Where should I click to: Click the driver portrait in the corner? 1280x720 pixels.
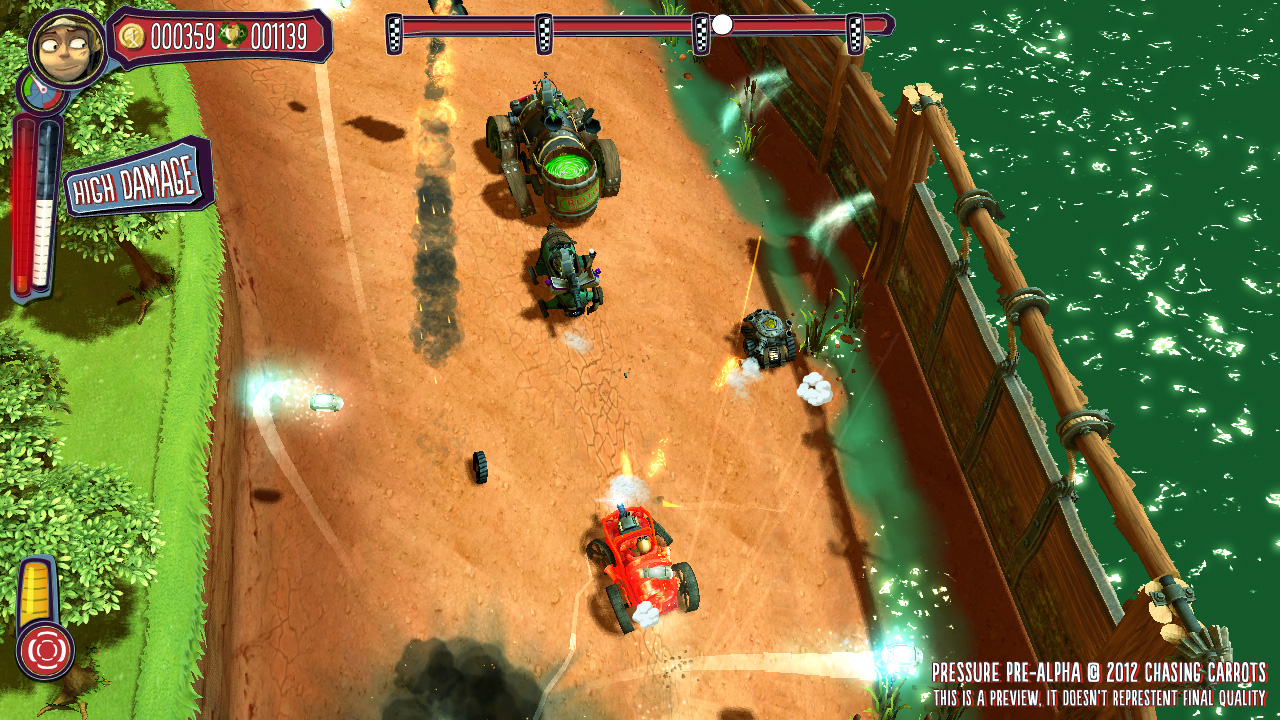click(67, 48)
